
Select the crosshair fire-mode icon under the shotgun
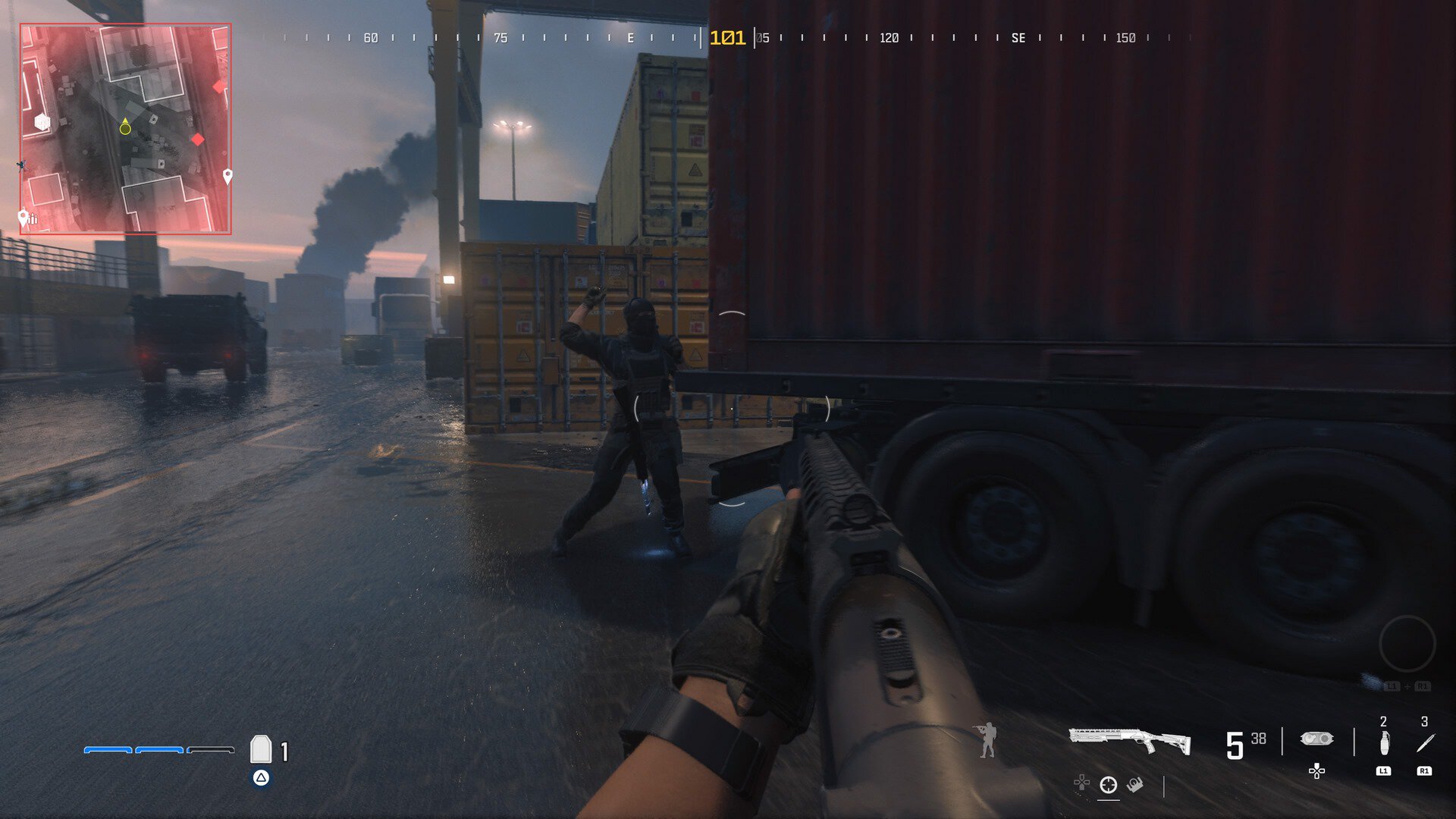[1109, 785]
